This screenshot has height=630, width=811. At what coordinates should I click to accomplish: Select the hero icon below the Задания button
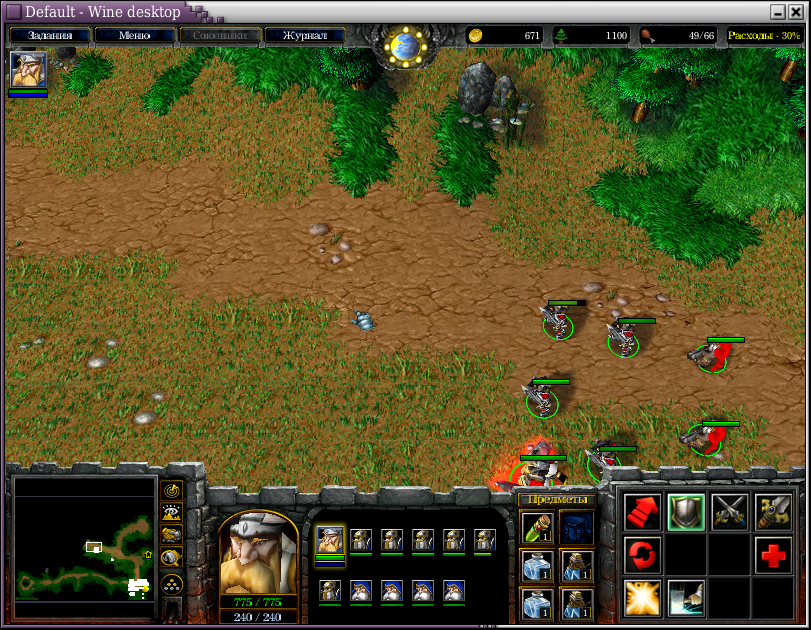tap(27, 70)
